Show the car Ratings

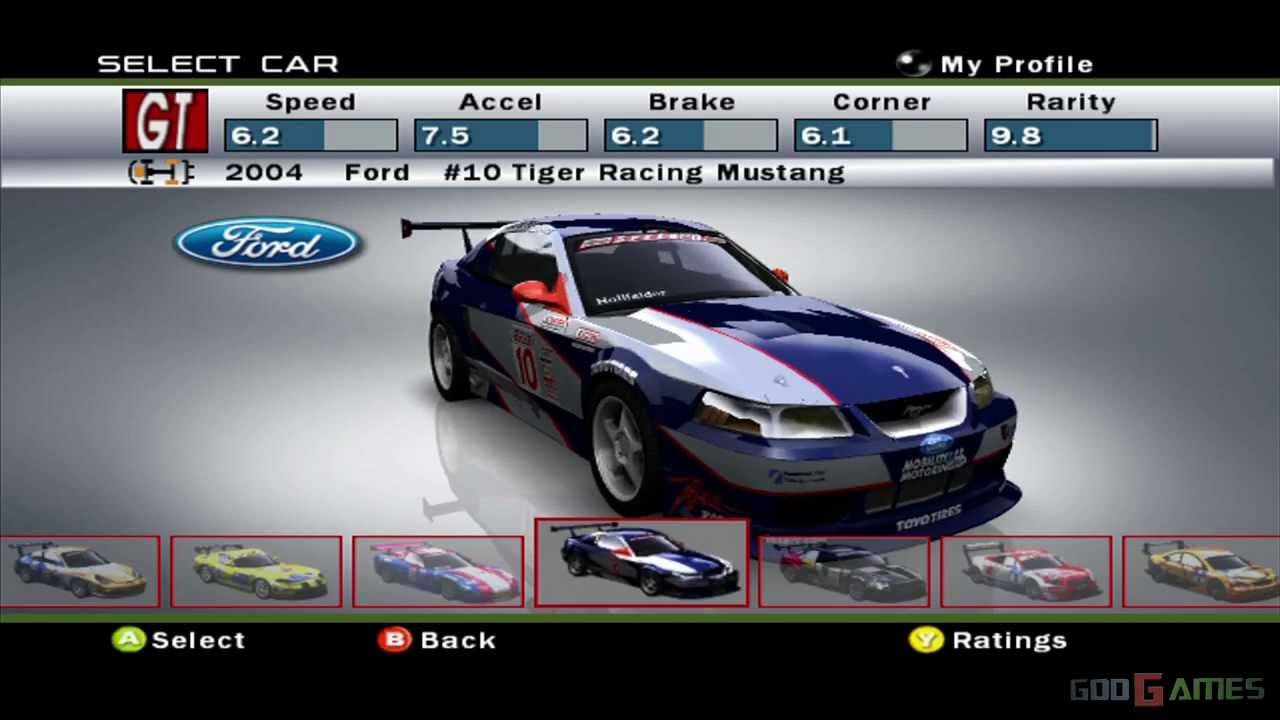click(988, 640)
